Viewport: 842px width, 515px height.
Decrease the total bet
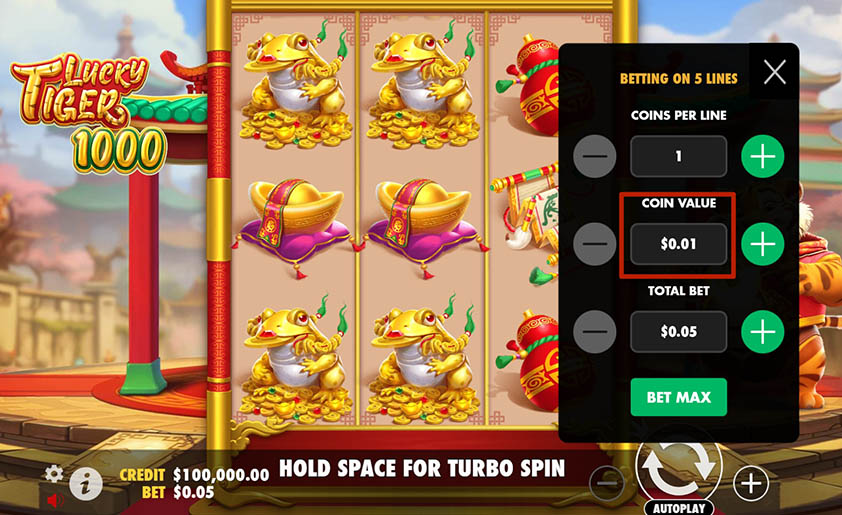(596, 331)
